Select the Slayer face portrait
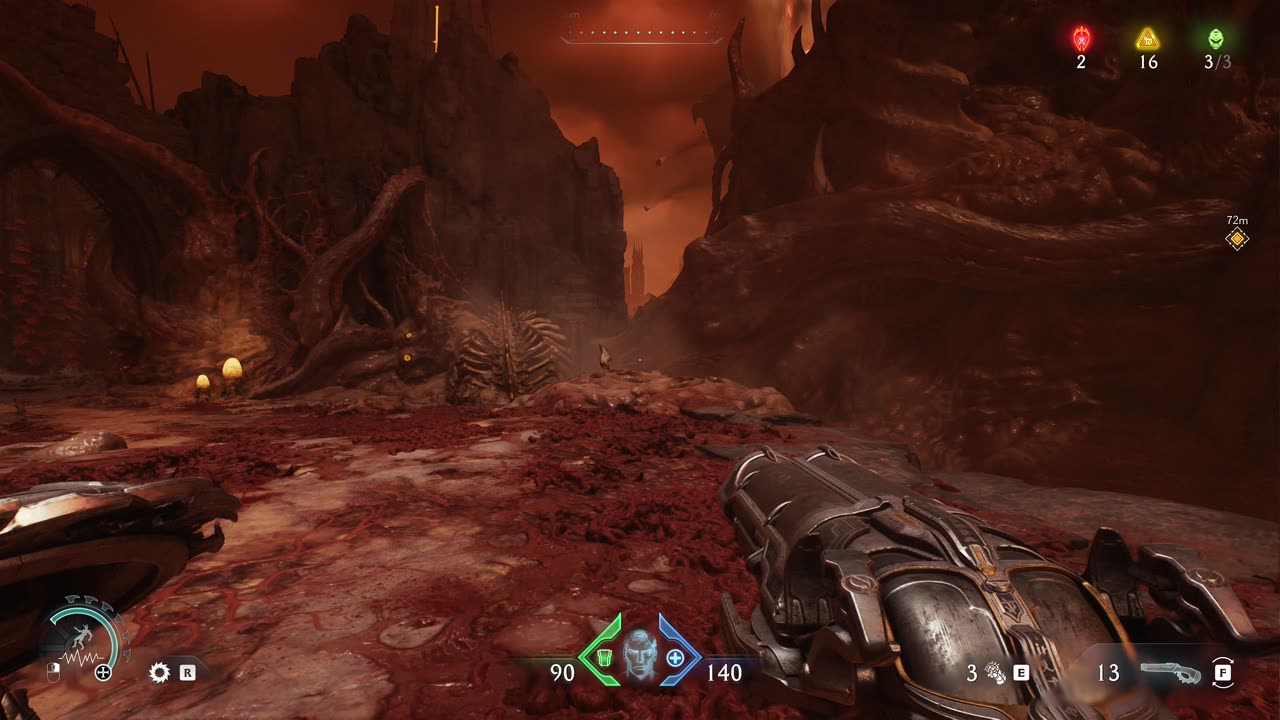The image size is (1280, 720). pyautogui.click(x=638, y=655)
